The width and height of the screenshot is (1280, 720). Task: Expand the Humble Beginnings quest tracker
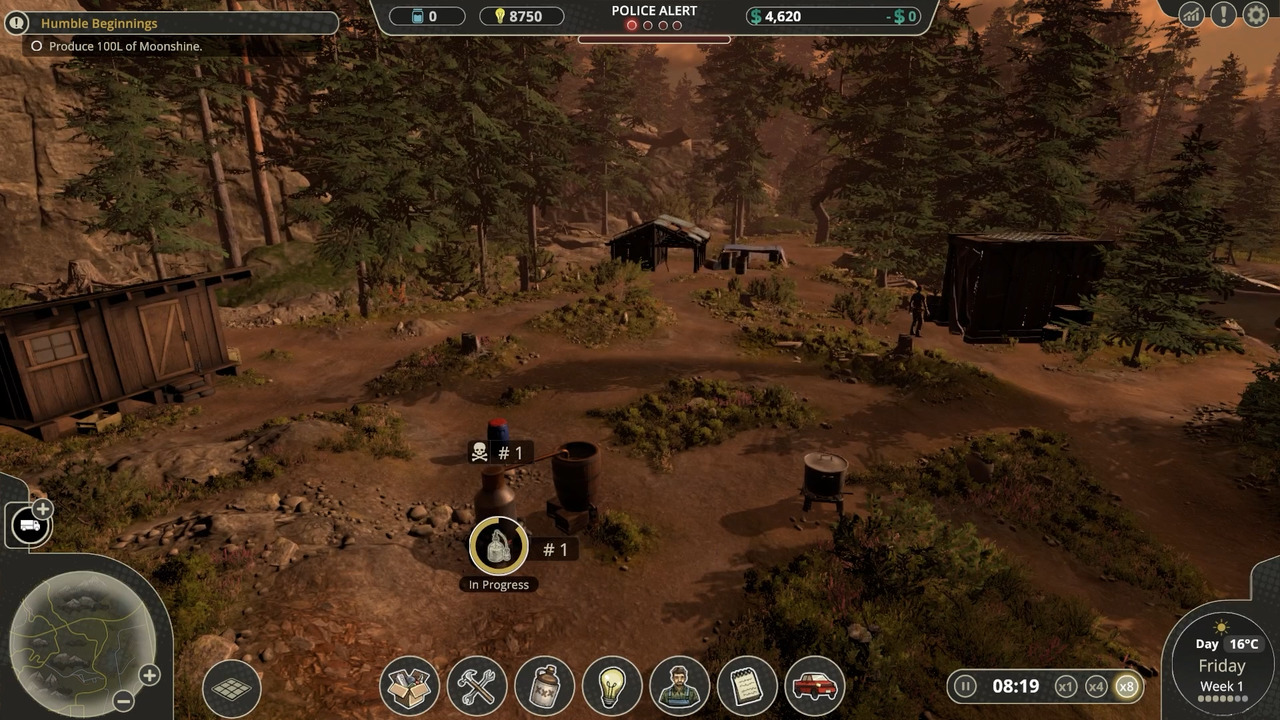click(x=17, y=23)
